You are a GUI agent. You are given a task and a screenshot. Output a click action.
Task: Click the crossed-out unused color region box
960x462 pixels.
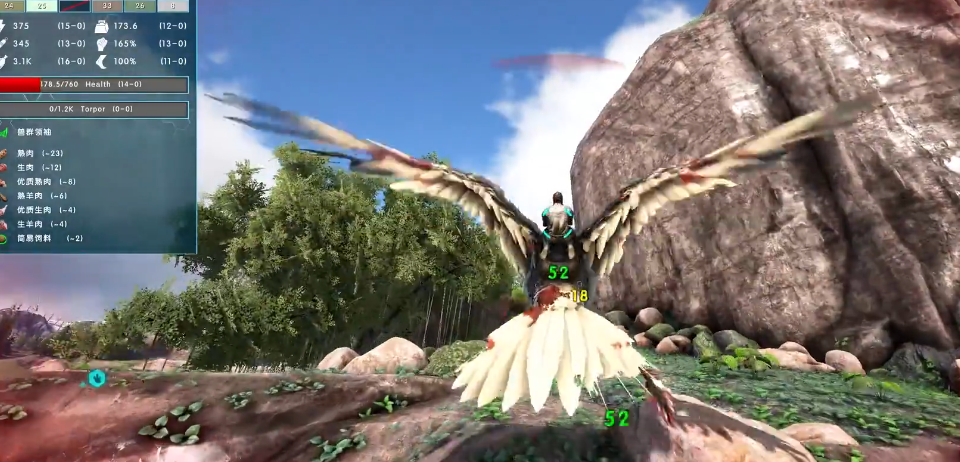75,6
